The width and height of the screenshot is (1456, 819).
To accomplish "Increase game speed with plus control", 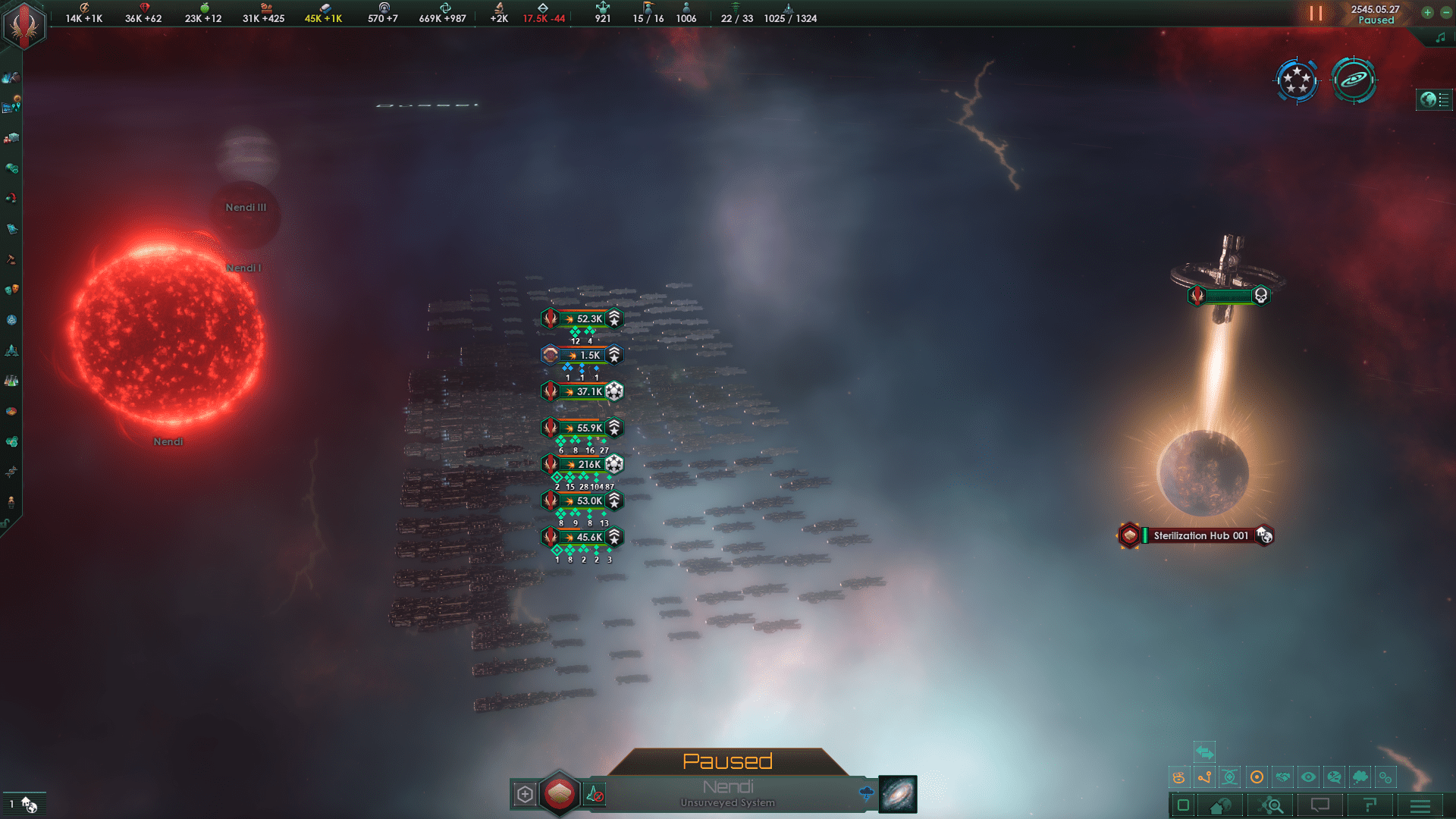I will (1428, 13).
